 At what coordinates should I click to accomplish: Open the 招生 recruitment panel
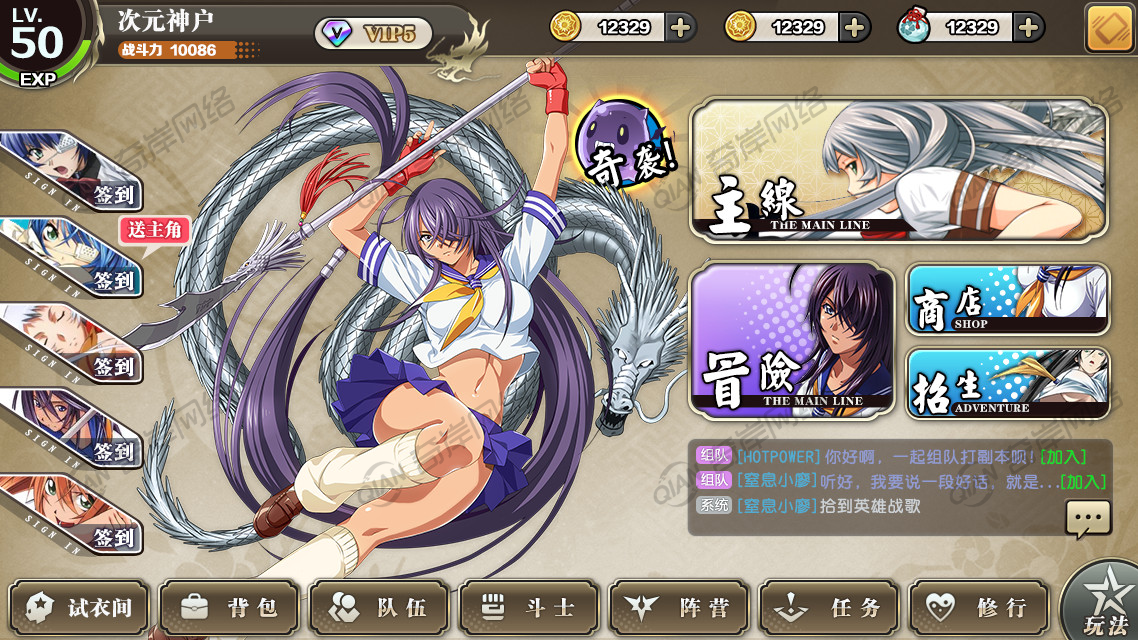click(x=1007, y=383)
